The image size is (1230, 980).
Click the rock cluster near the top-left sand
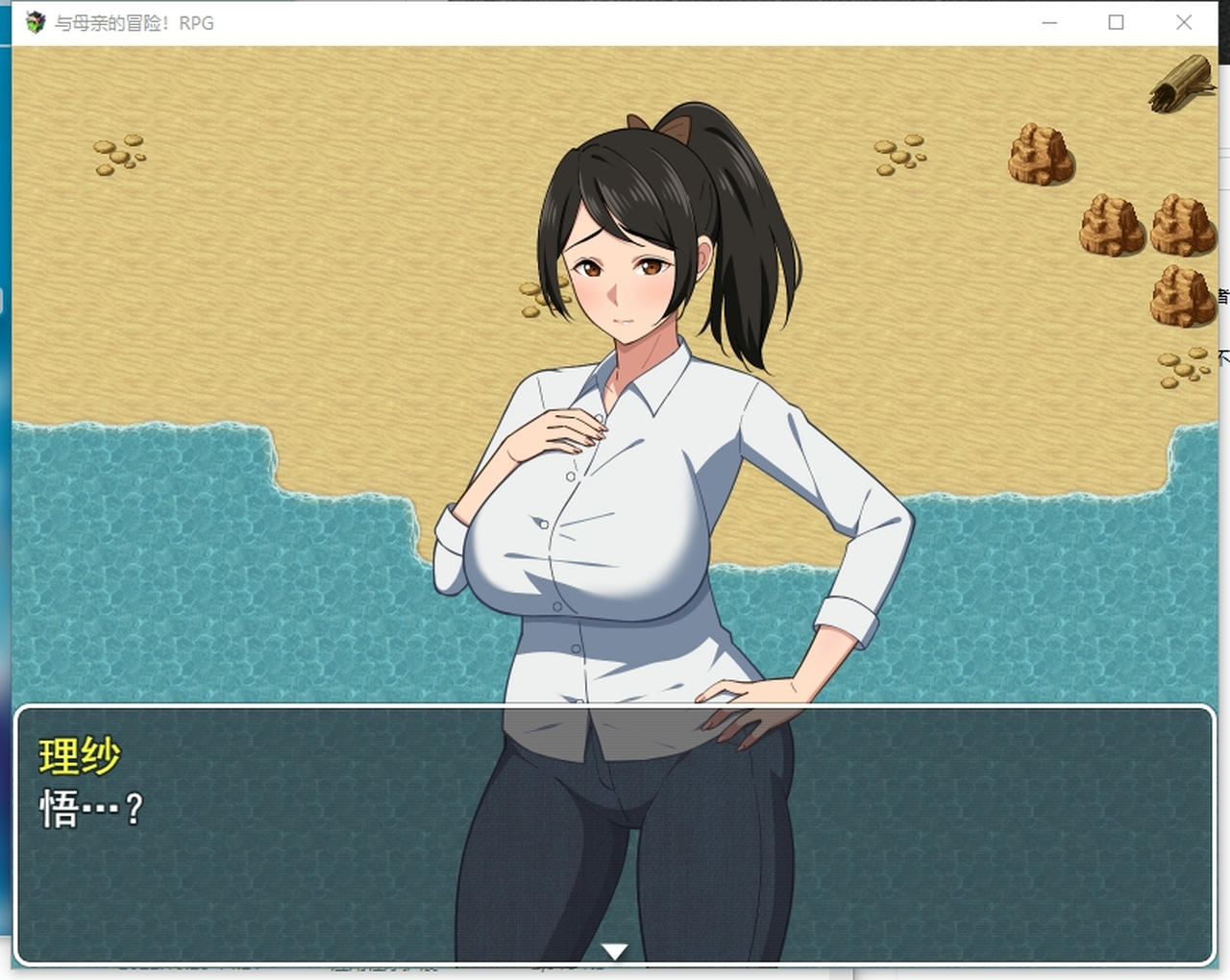click(x=117, y=154)
